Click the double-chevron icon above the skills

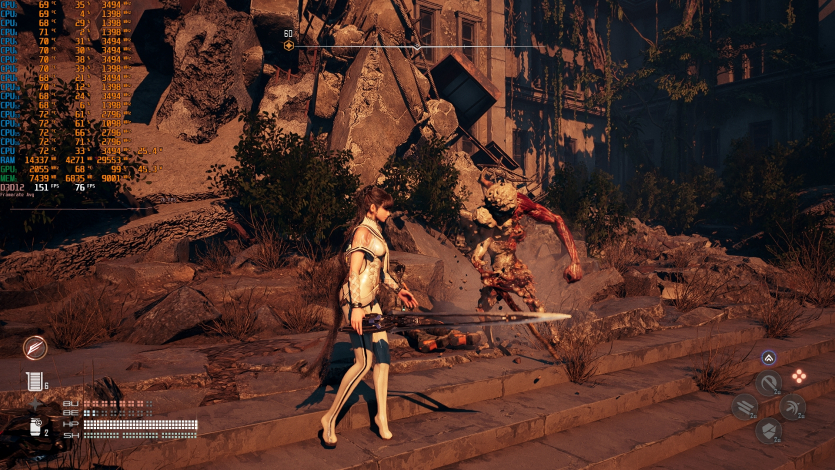tap(768, 357)
